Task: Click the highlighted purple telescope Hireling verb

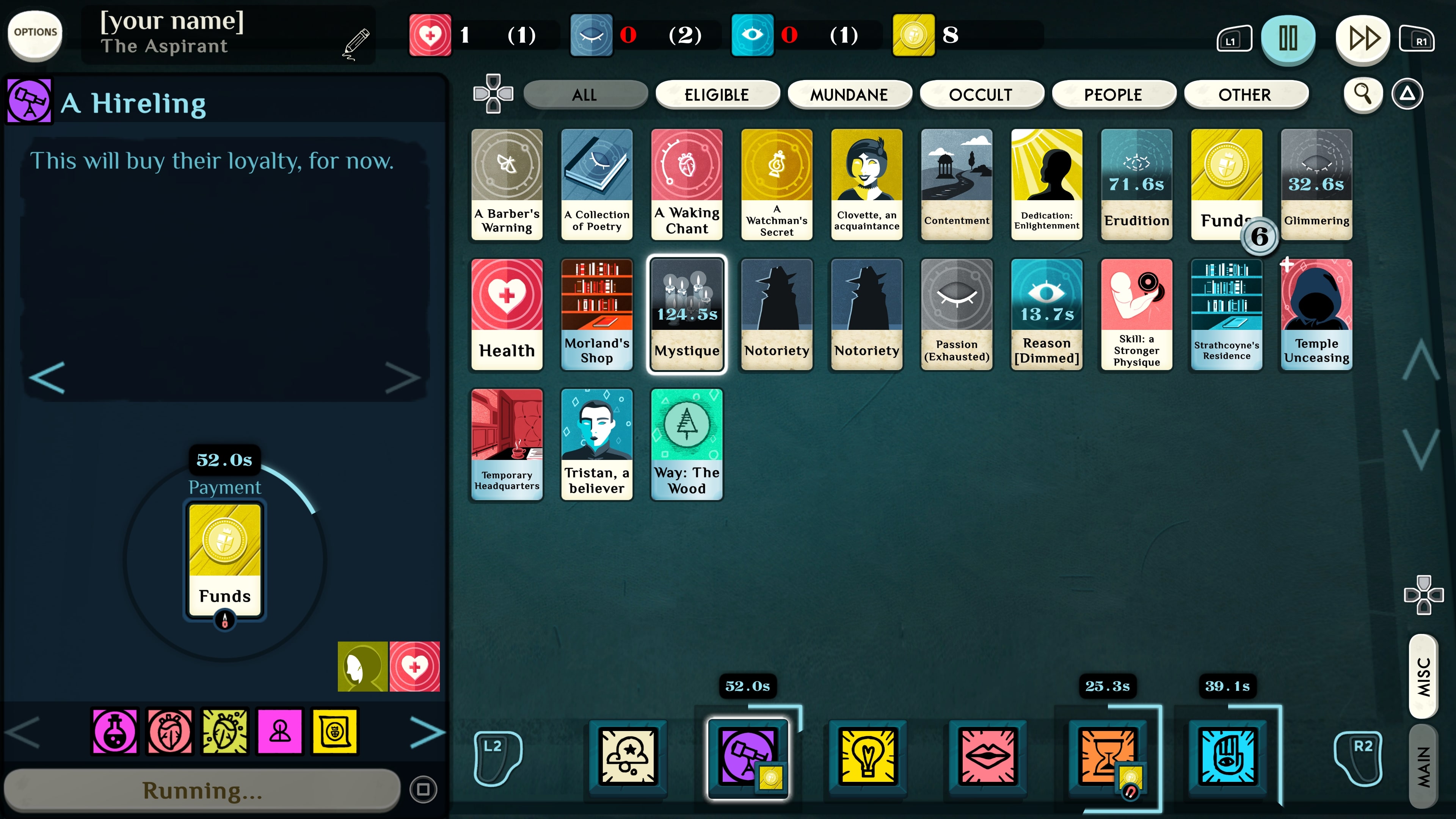Action: click(747, 757)
